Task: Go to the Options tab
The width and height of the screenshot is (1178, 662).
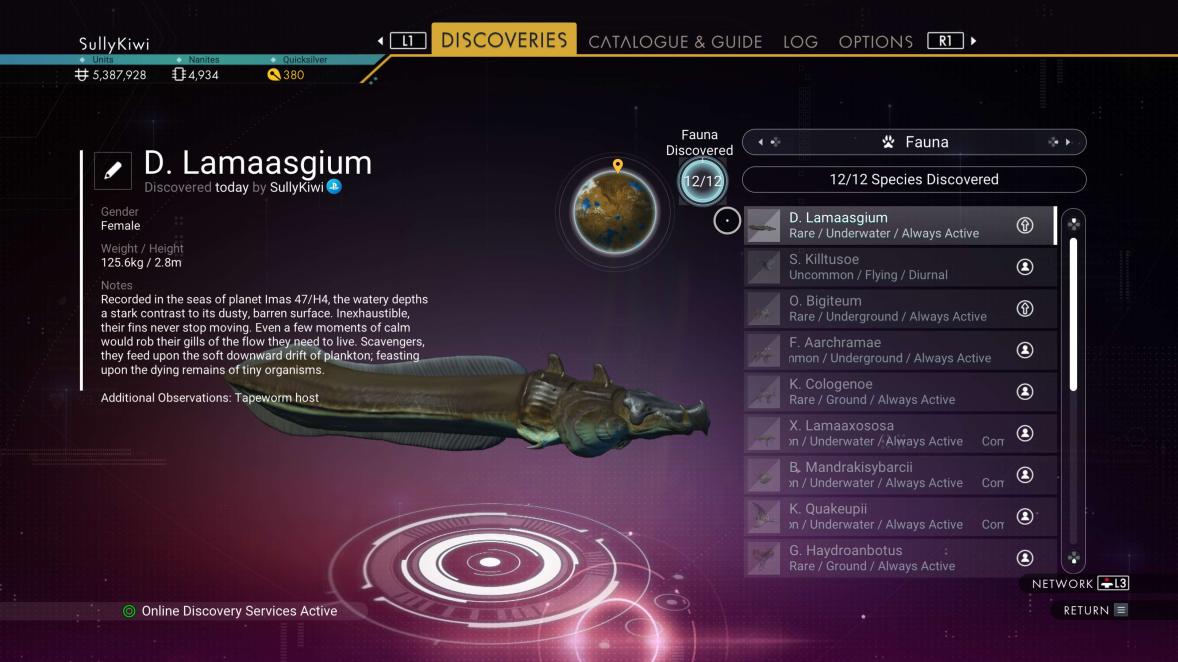Action: (875, 42)
